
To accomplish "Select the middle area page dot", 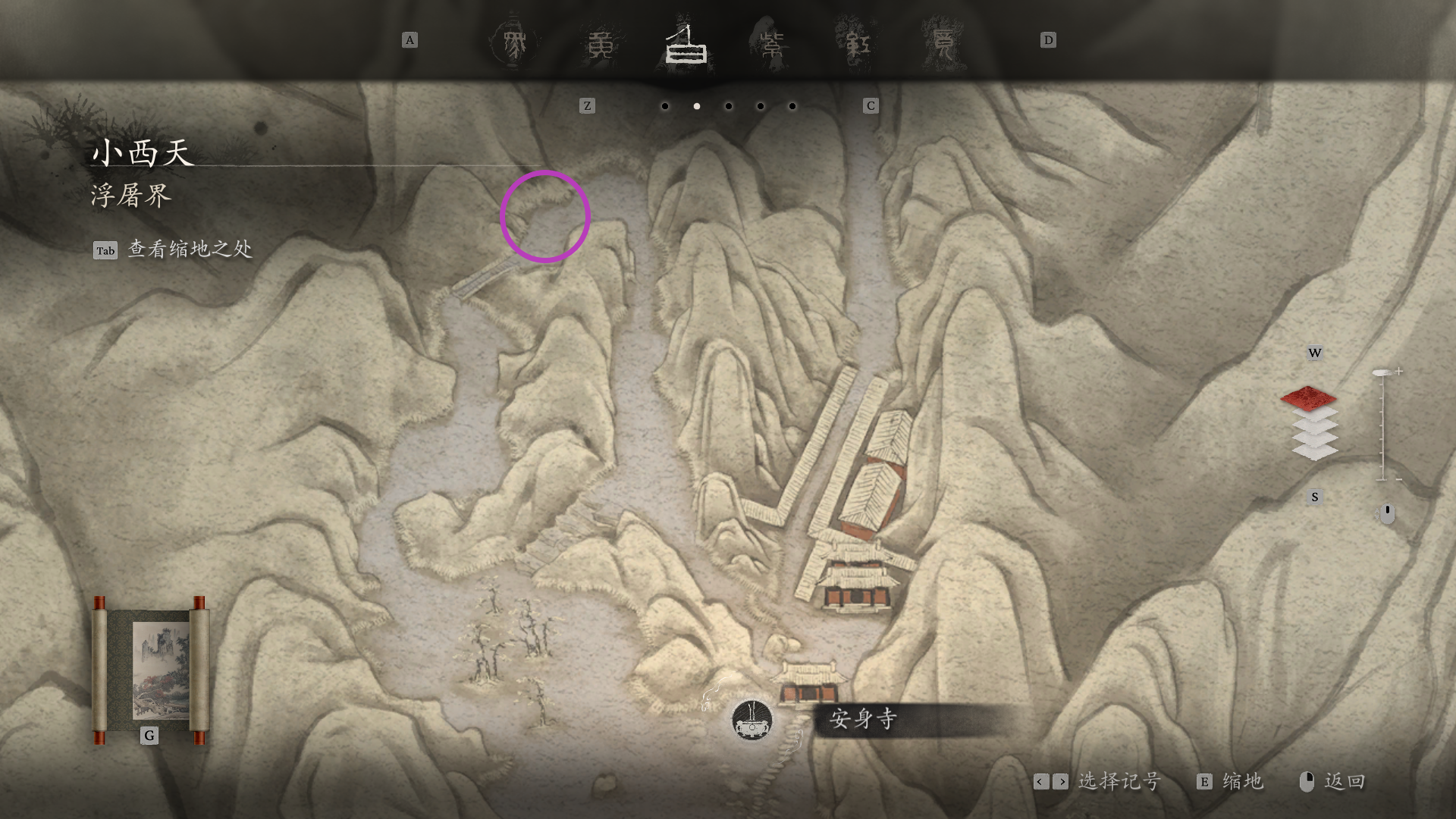I will pos(729,106).
